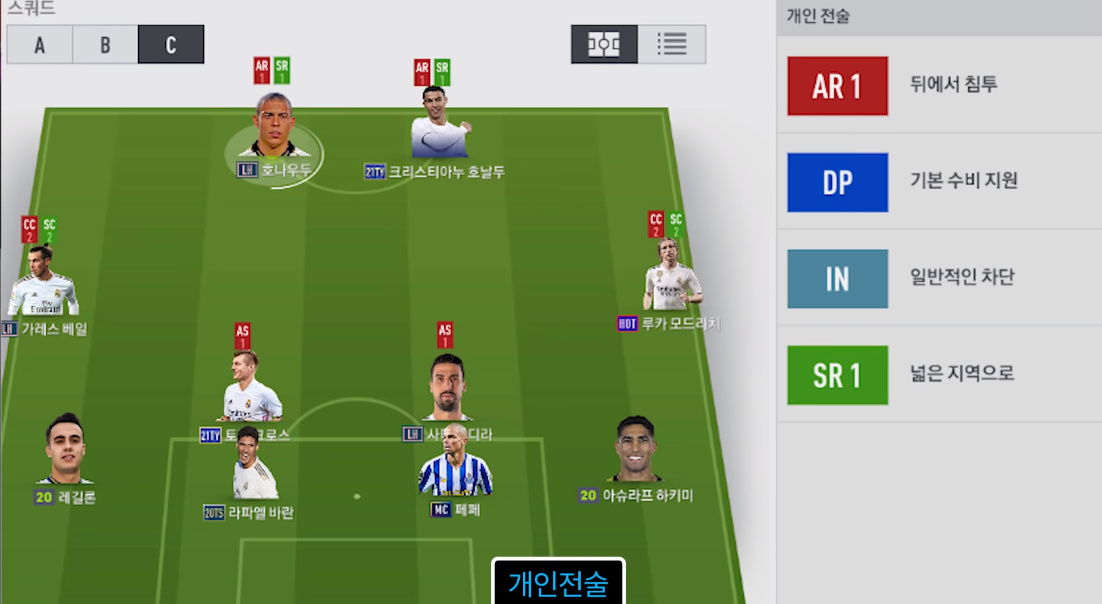Select midfielder 사미 케디라
This screenshot has width=1102, height=604.
point(448,388)
